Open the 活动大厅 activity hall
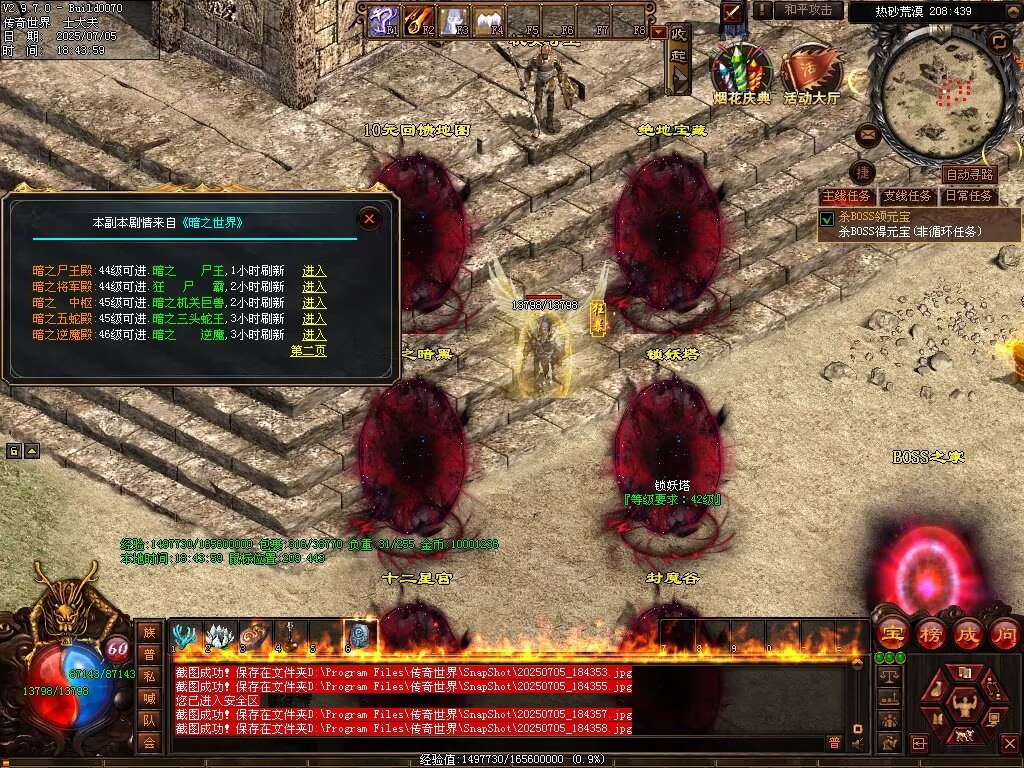Image resolution: width=1024 pixels, height=768 pixels. 811,72
